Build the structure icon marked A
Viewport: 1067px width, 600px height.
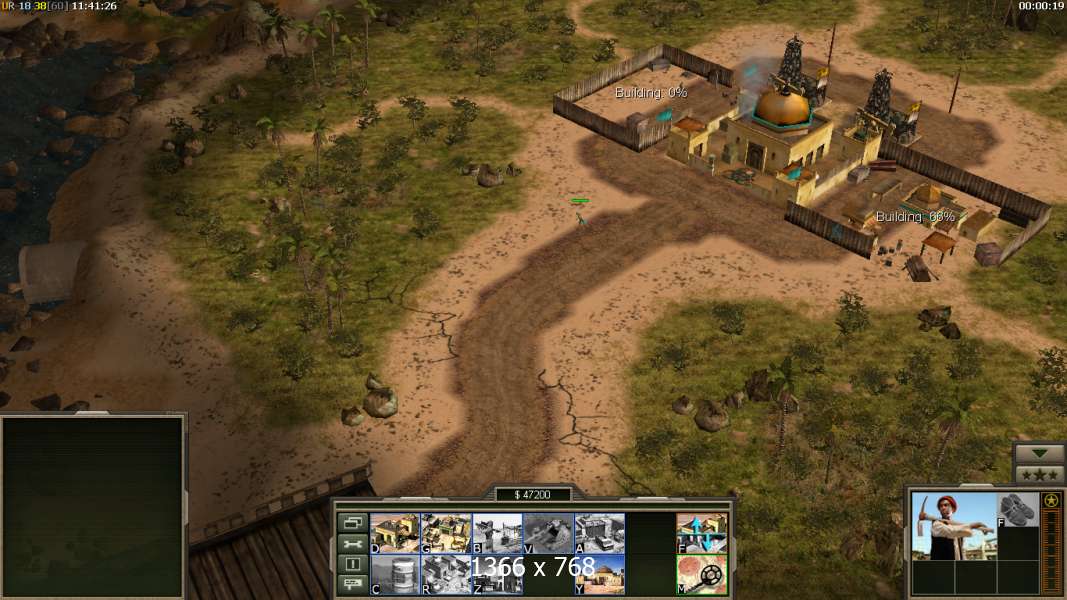pyautogui.click(x=599, y=533)
